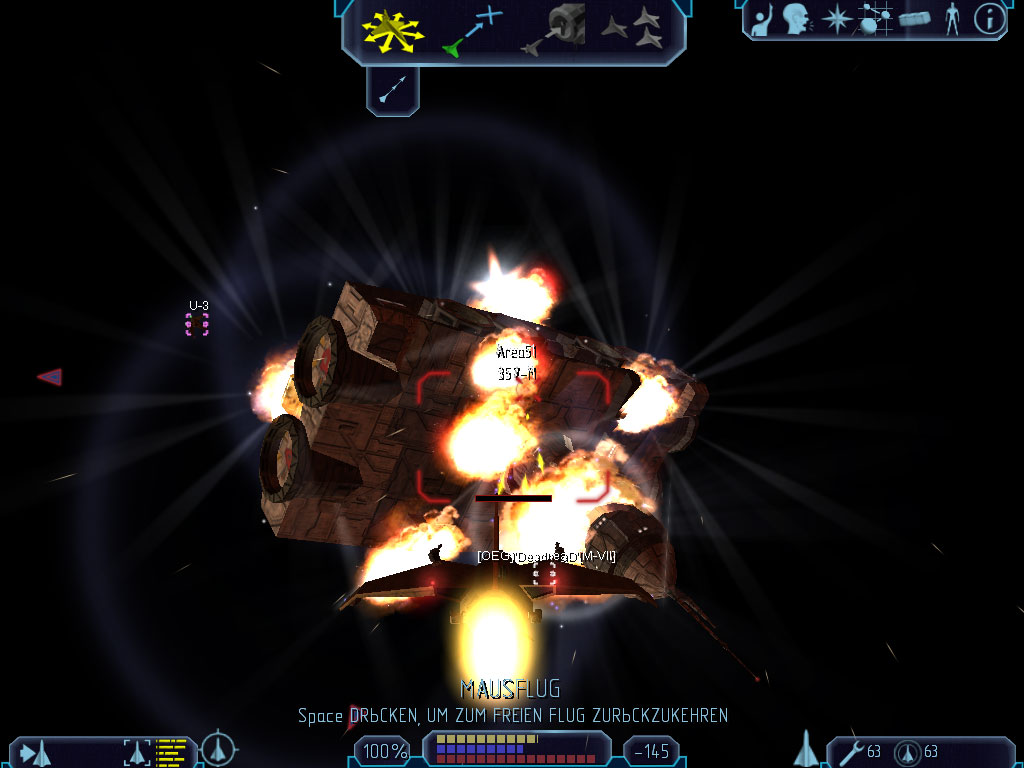The width and height of the screenshot is (1024, 768).
Task: Open the information 'i' icon
Action: coord(989,19)
